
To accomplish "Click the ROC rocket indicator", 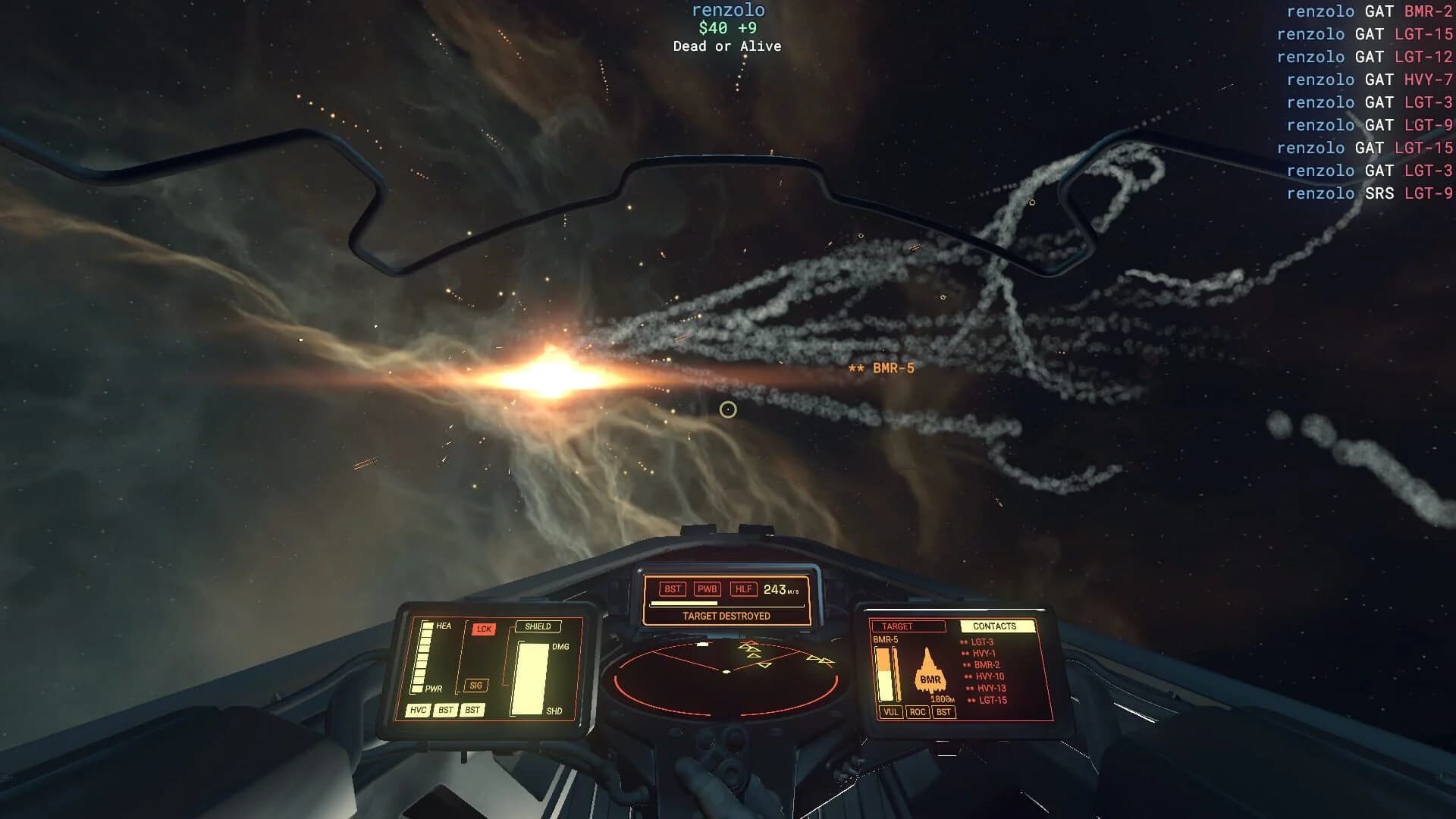I will pos(918,713).
